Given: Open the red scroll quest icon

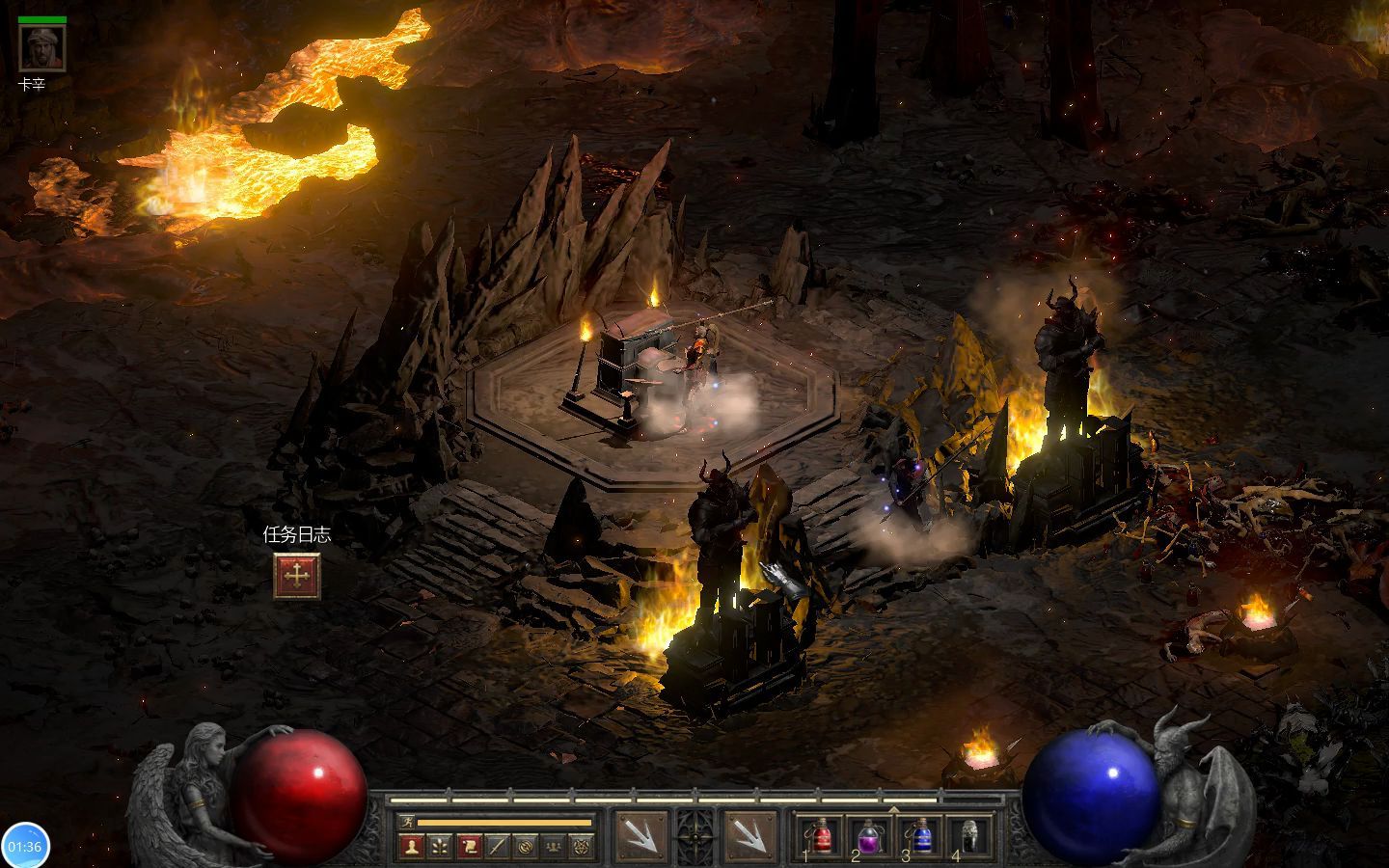Looking at the screenshot, I should (469, 847).
